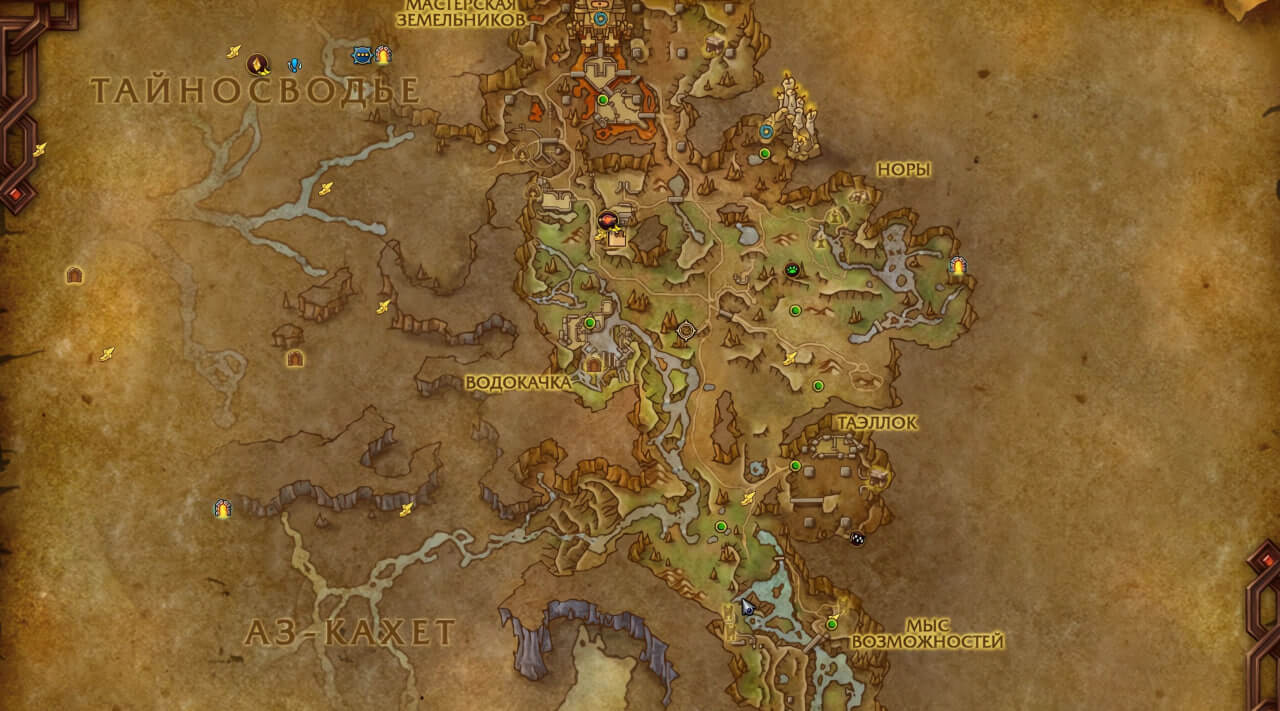Select the green dot marker at Водокачка
Image resolution: width=1280 pixels, height=711 pixels.
[x=590, y=322]
